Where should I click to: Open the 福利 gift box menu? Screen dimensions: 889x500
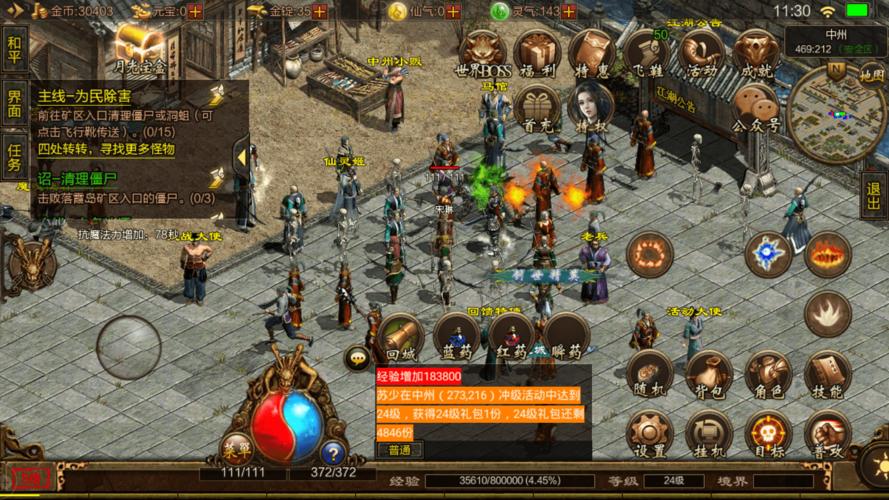coord(537,53)
